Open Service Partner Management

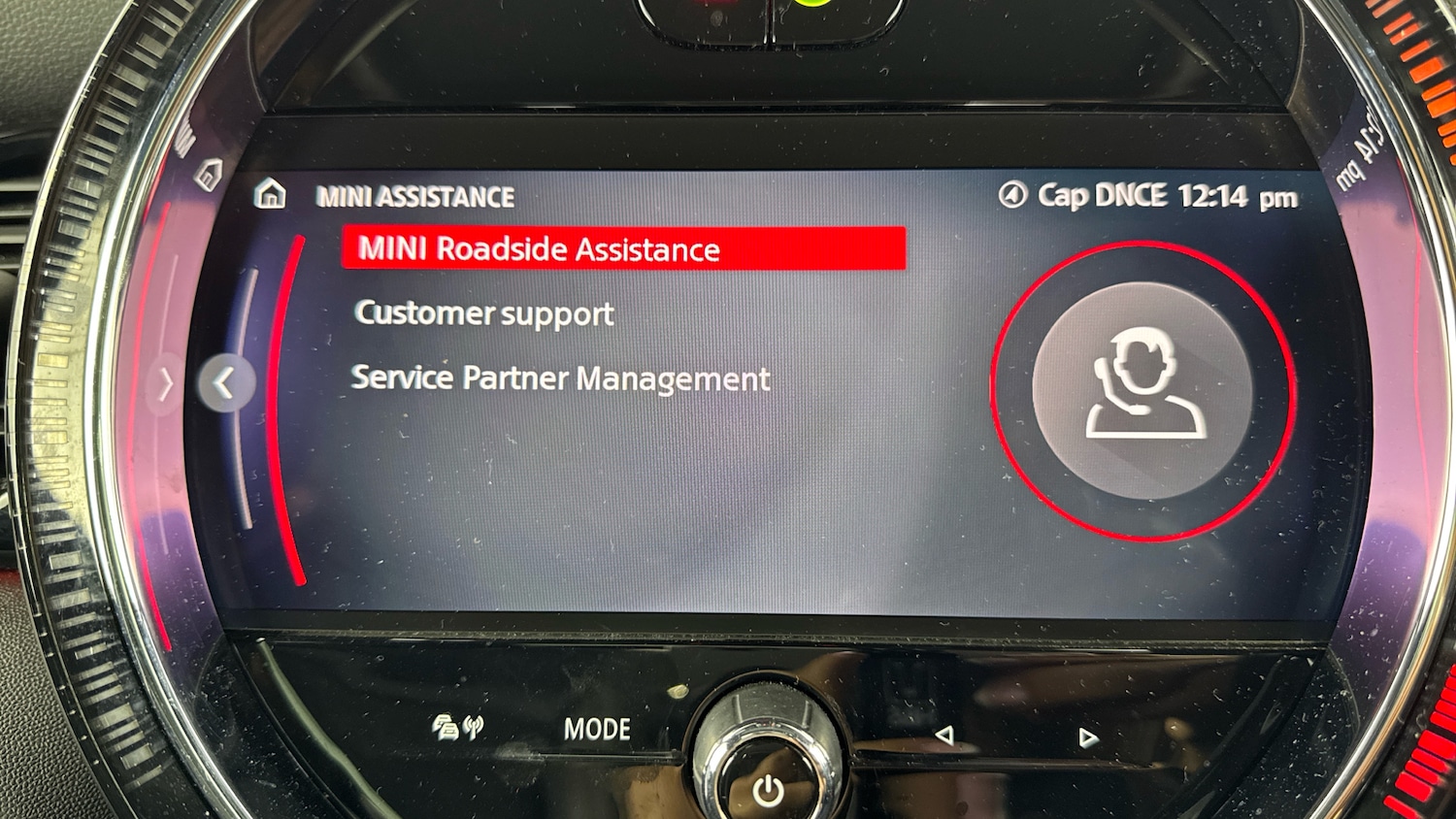tap(562, 378)
